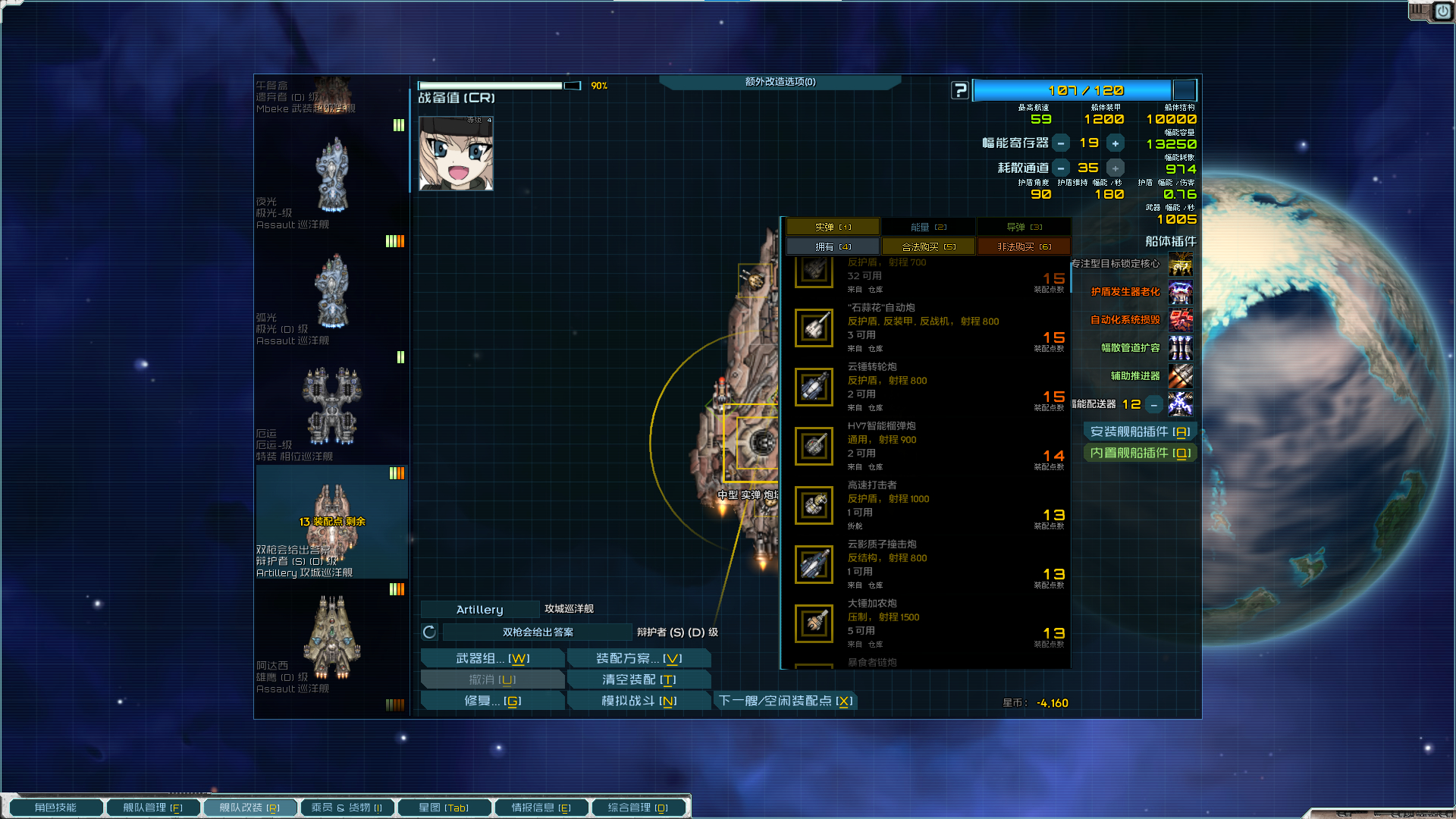Open the 修复 repair option
The image size is (1456, 819).
(x=492, y=701)
